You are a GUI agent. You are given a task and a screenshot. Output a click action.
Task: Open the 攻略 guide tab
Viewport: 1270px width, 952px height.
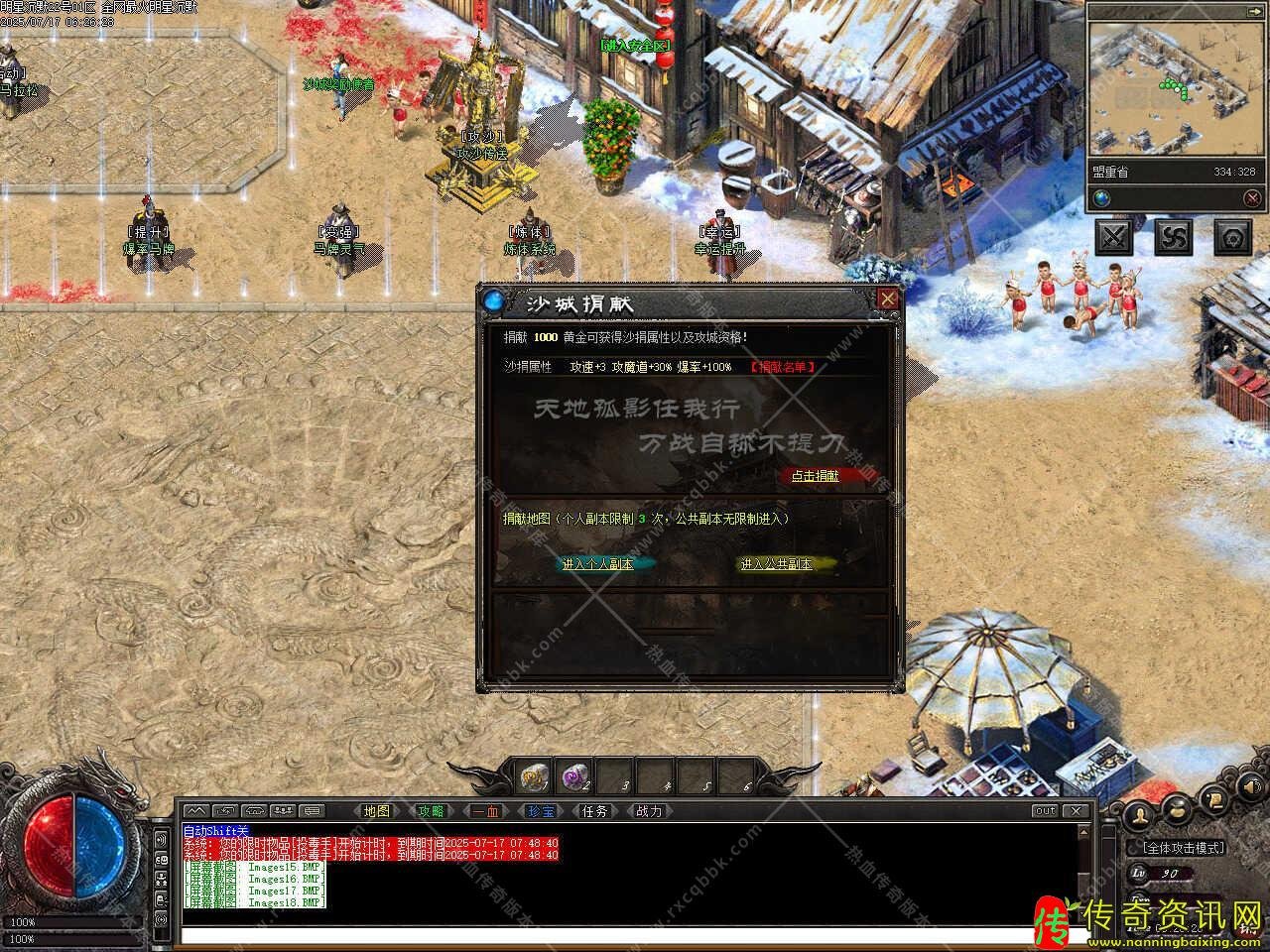point(431,811)
